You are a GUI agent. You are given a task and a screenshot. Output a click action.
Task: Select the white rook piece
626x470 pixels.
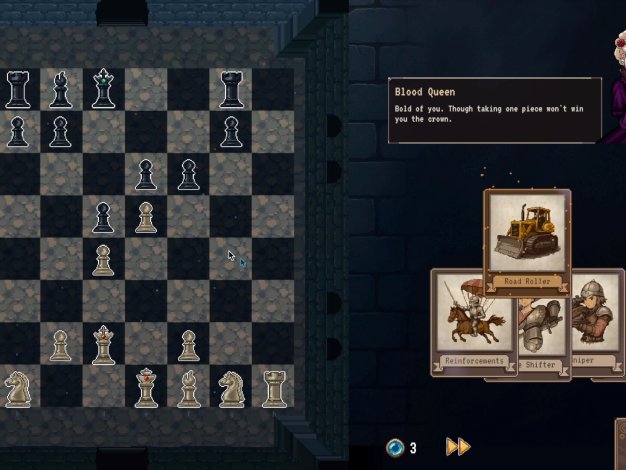(273, 388)
